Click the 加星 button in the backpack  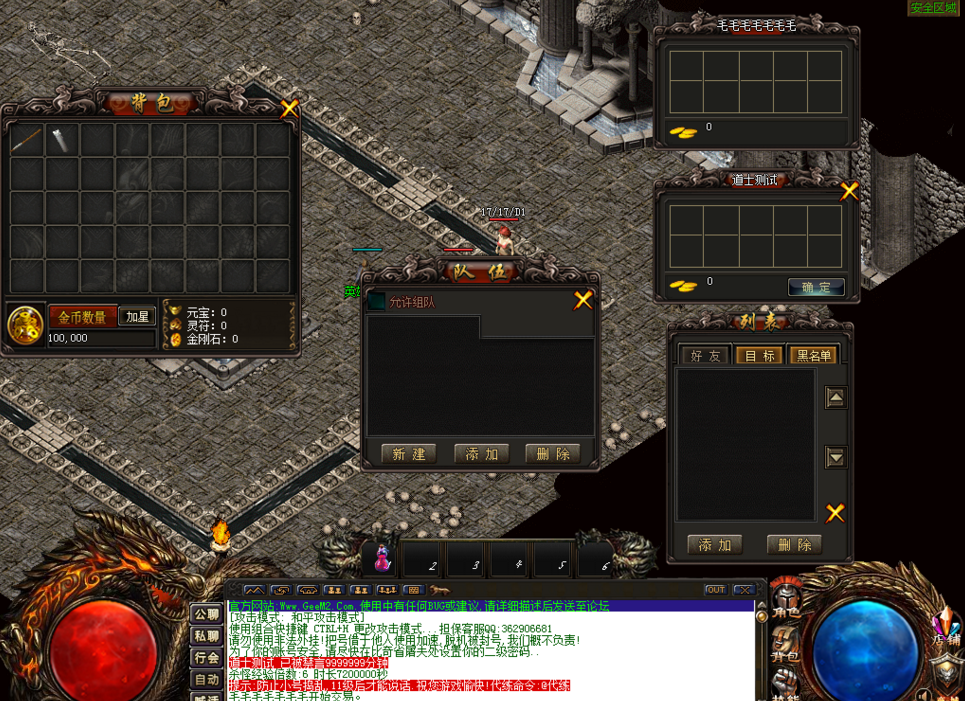[137, 317]
